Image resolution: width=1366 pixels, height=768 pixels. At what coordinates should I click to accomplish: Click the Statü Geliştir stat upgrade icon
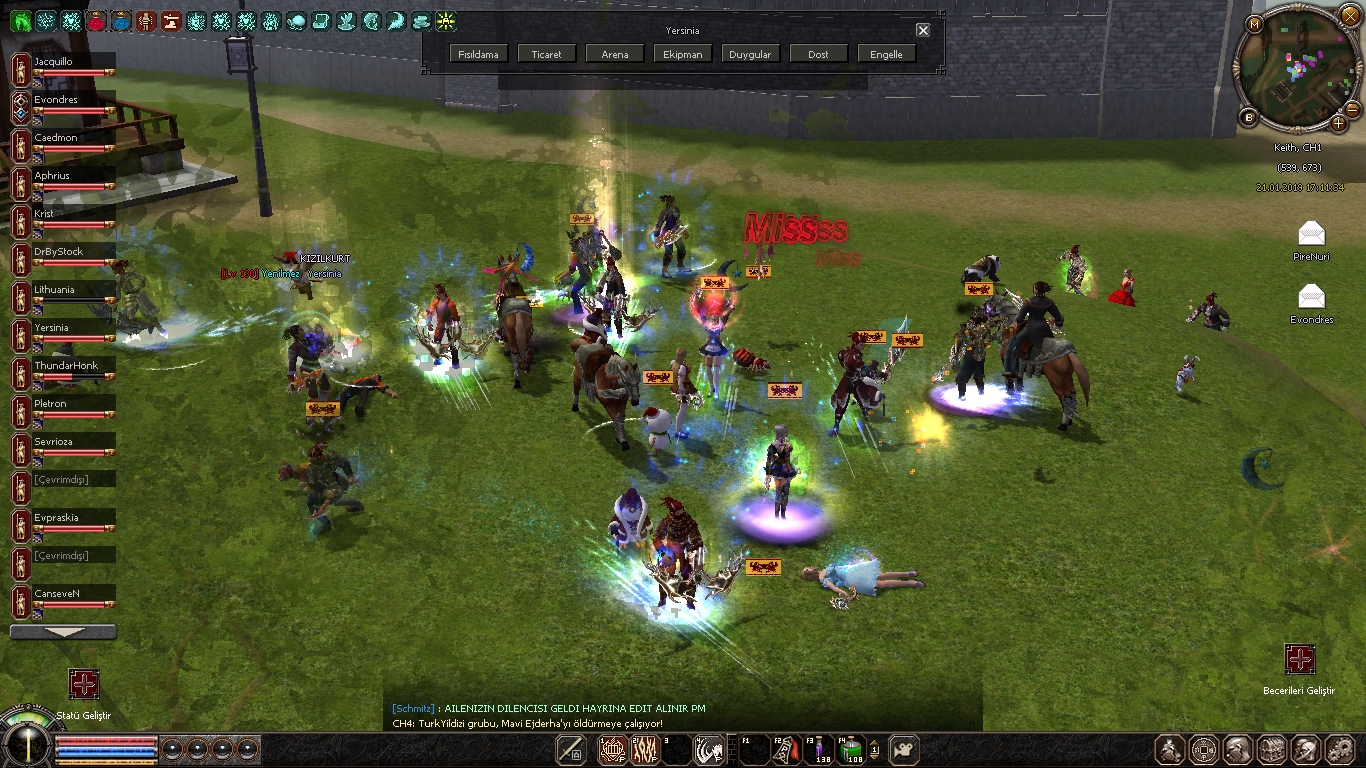[84, 684]
